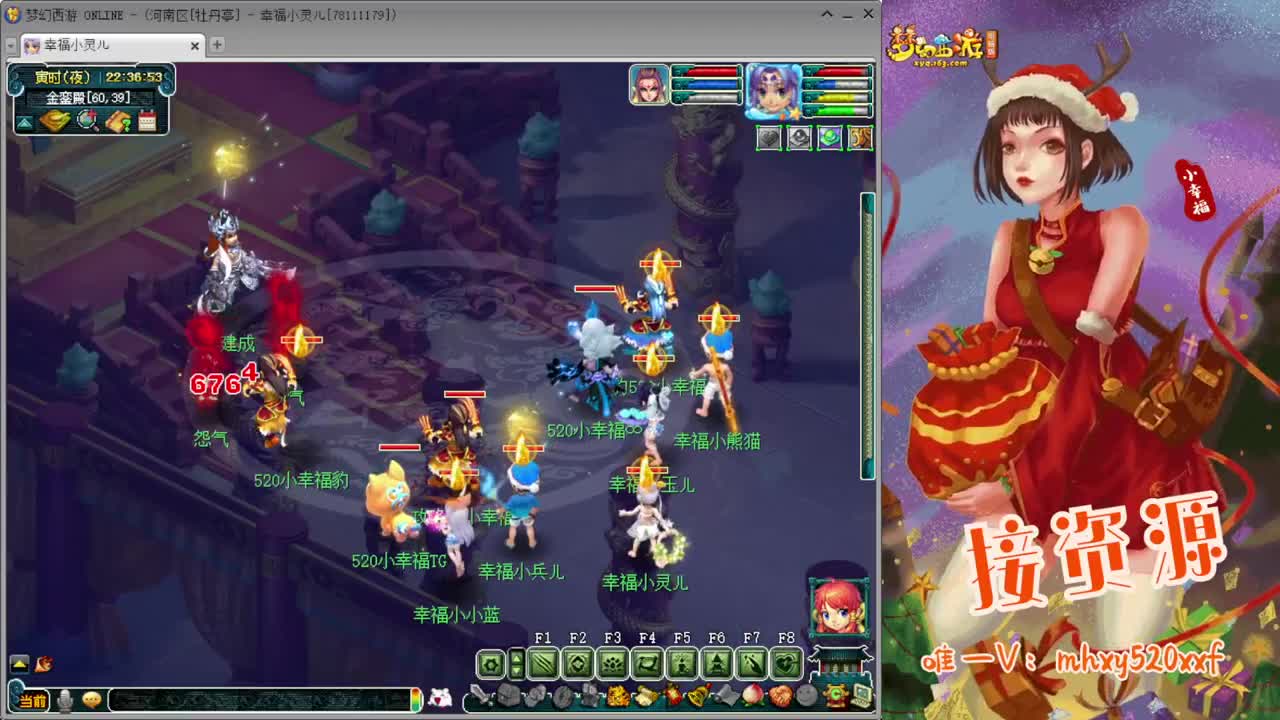This screenshot has width=1280, height=720.
Task: Click the rainbow color strip at chat input end
Action: pos(415,700)
